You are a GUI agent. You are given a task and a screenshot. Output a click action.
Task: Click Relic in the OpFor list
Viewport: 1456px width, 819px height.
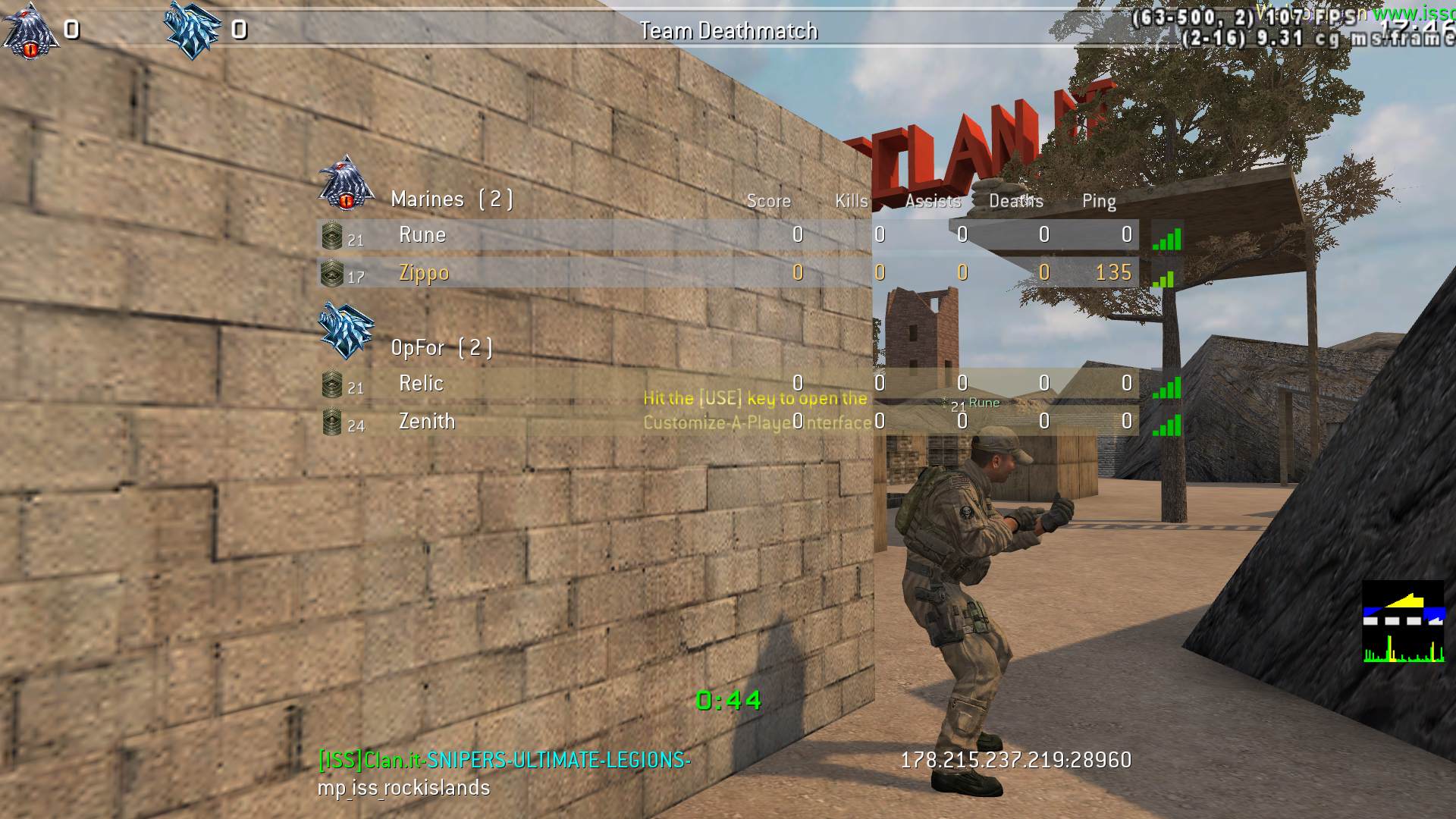tap(421, 384)
